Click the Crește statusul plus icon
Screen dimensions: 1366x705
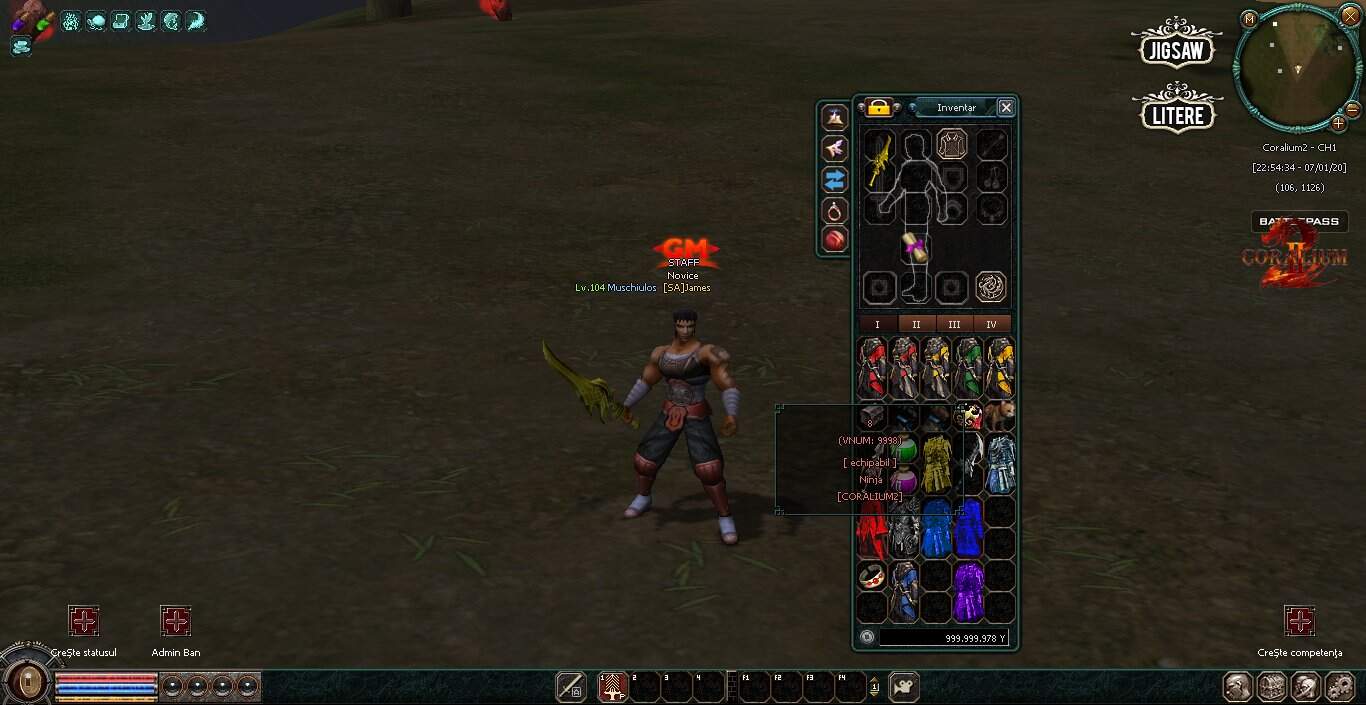[x=84, y=621]
